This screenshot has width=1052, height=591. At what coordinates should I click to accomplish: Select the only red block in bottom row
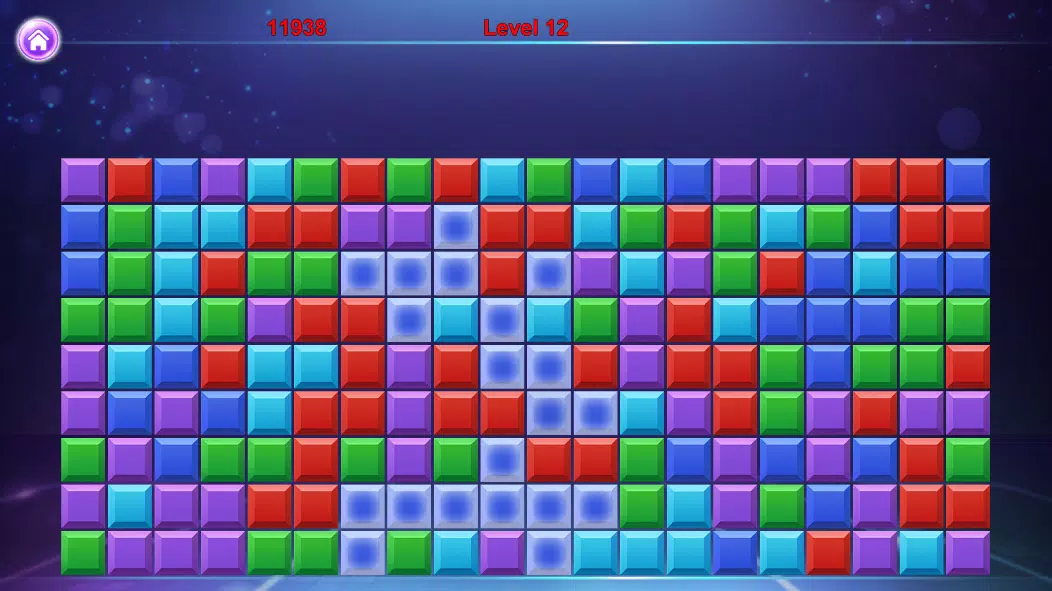click(828, 553)
